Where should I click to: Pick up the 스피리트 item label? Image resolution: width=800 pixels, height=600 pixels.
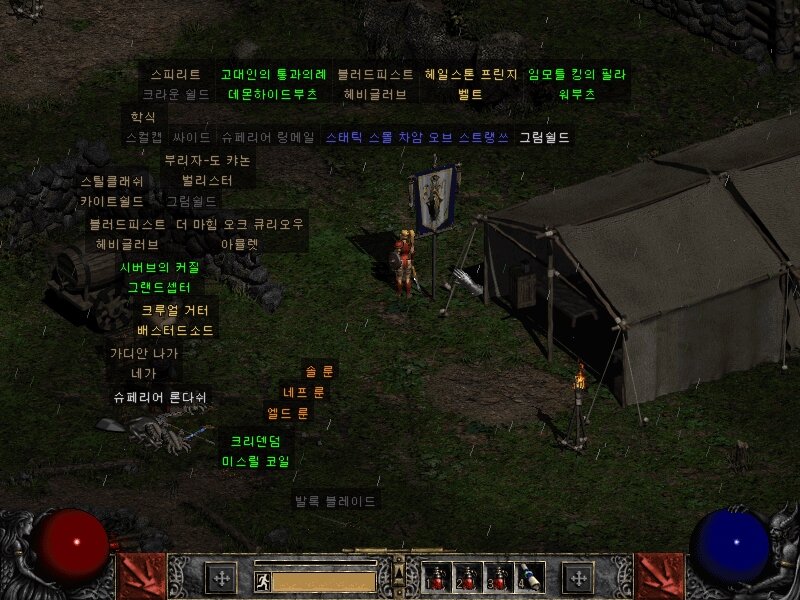tap(176, 75)
